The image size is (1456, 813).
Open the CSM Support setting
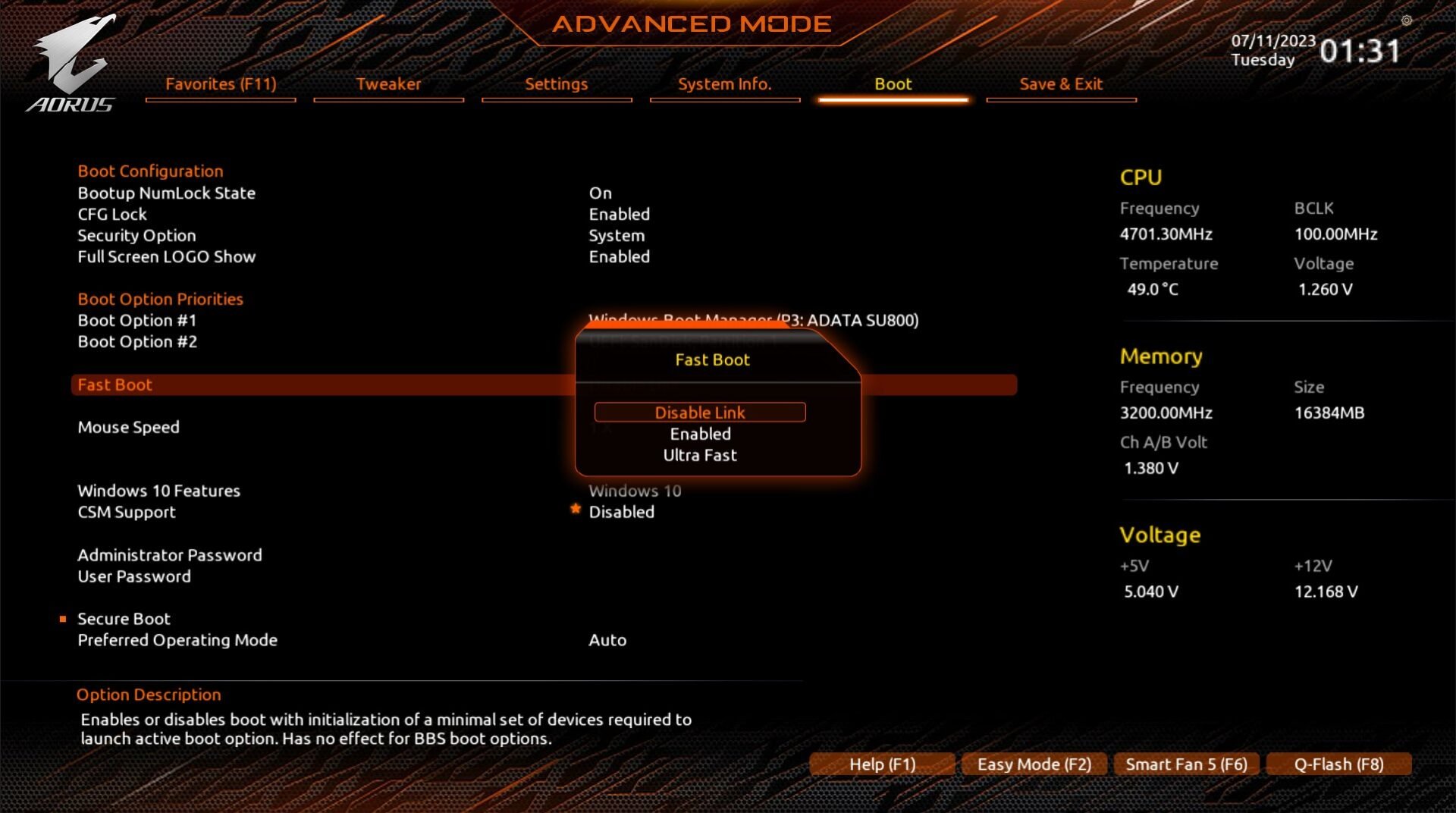127,512
